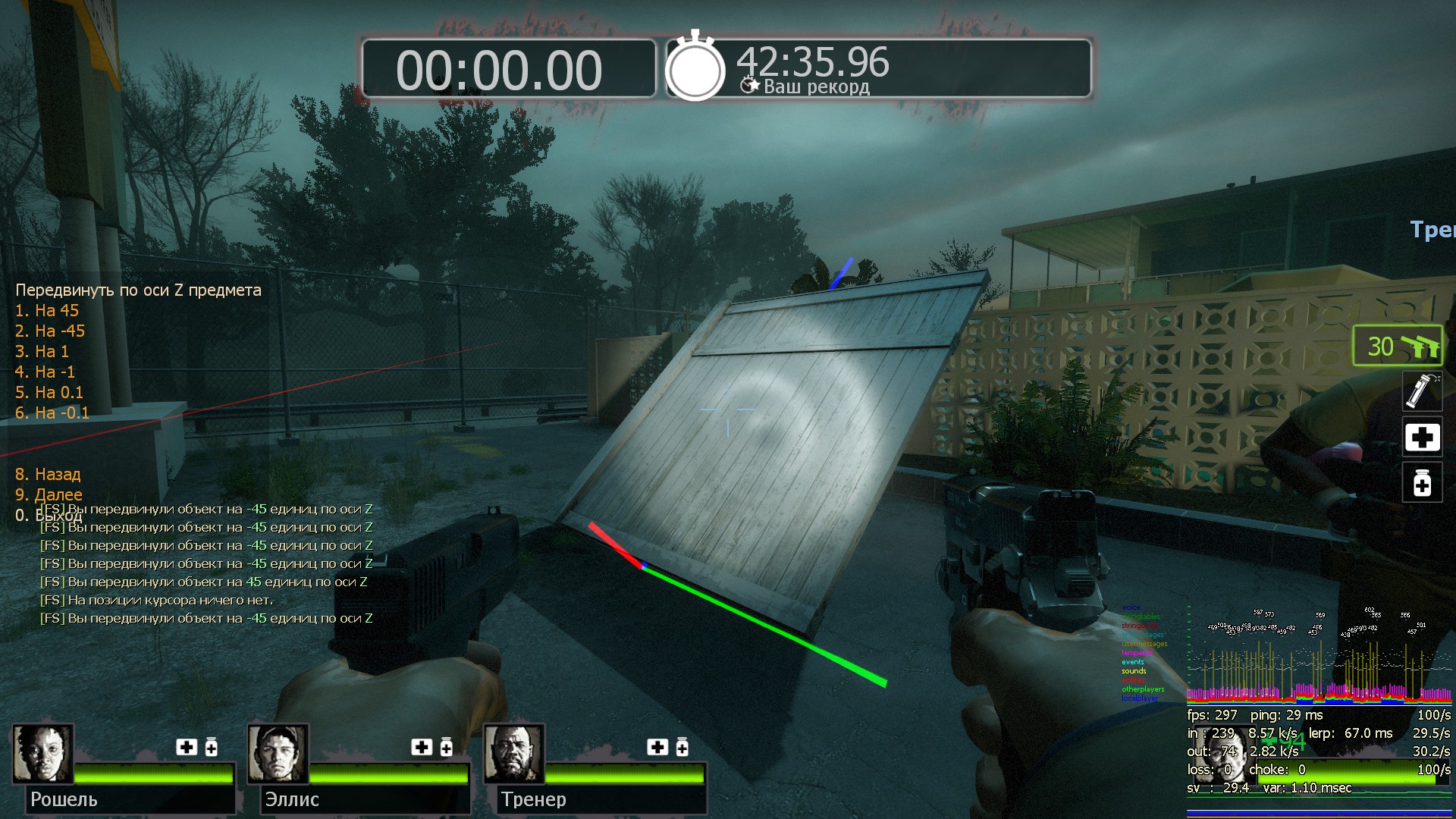Click Тренер's teammate portrait
Viewport: 1456px width, 819px height.
(x=514, y=754)
